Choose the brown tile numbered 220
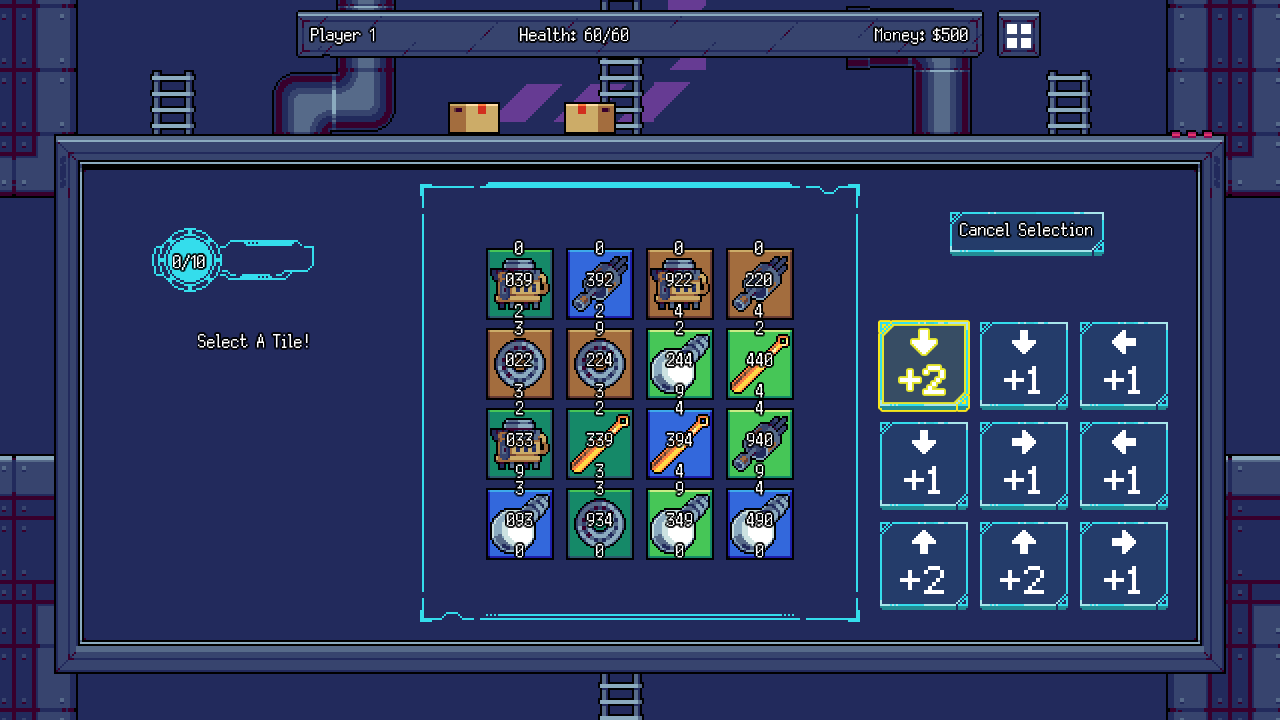The height and width of the screenshot is (720, 1280). pos(760,283)
